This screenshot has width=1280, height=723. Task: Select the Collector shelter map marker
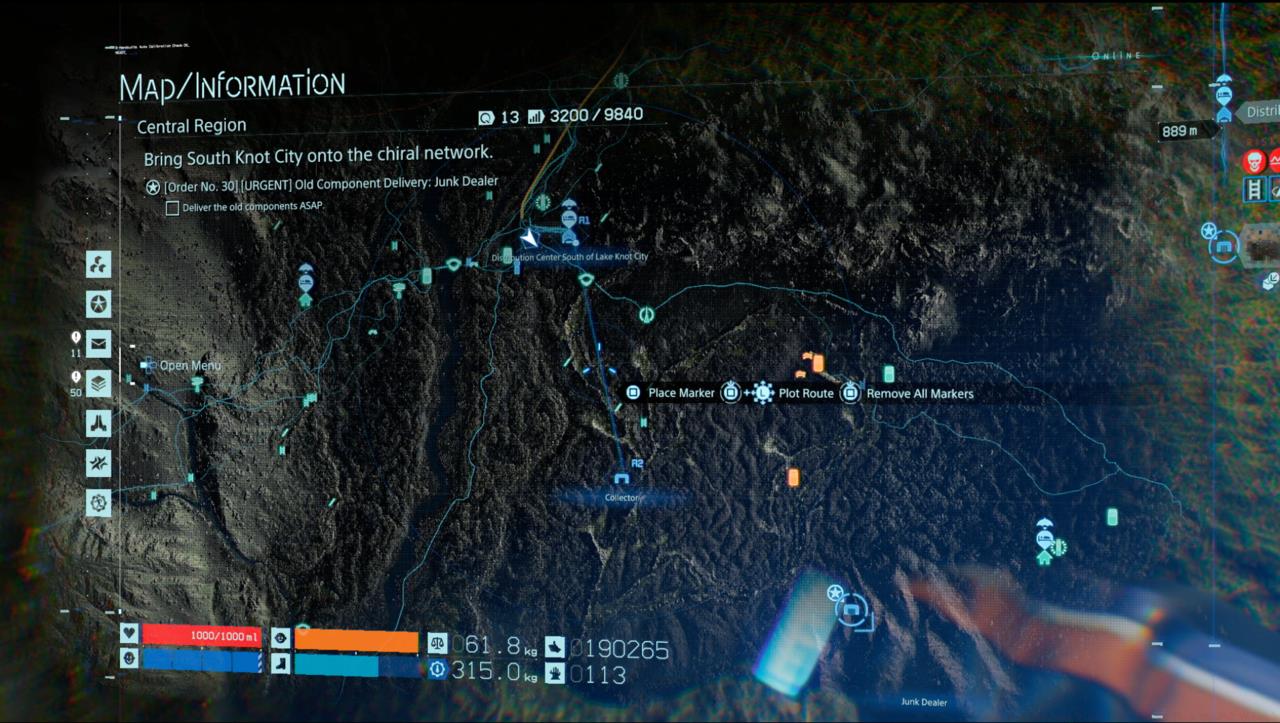coord(621,479)
